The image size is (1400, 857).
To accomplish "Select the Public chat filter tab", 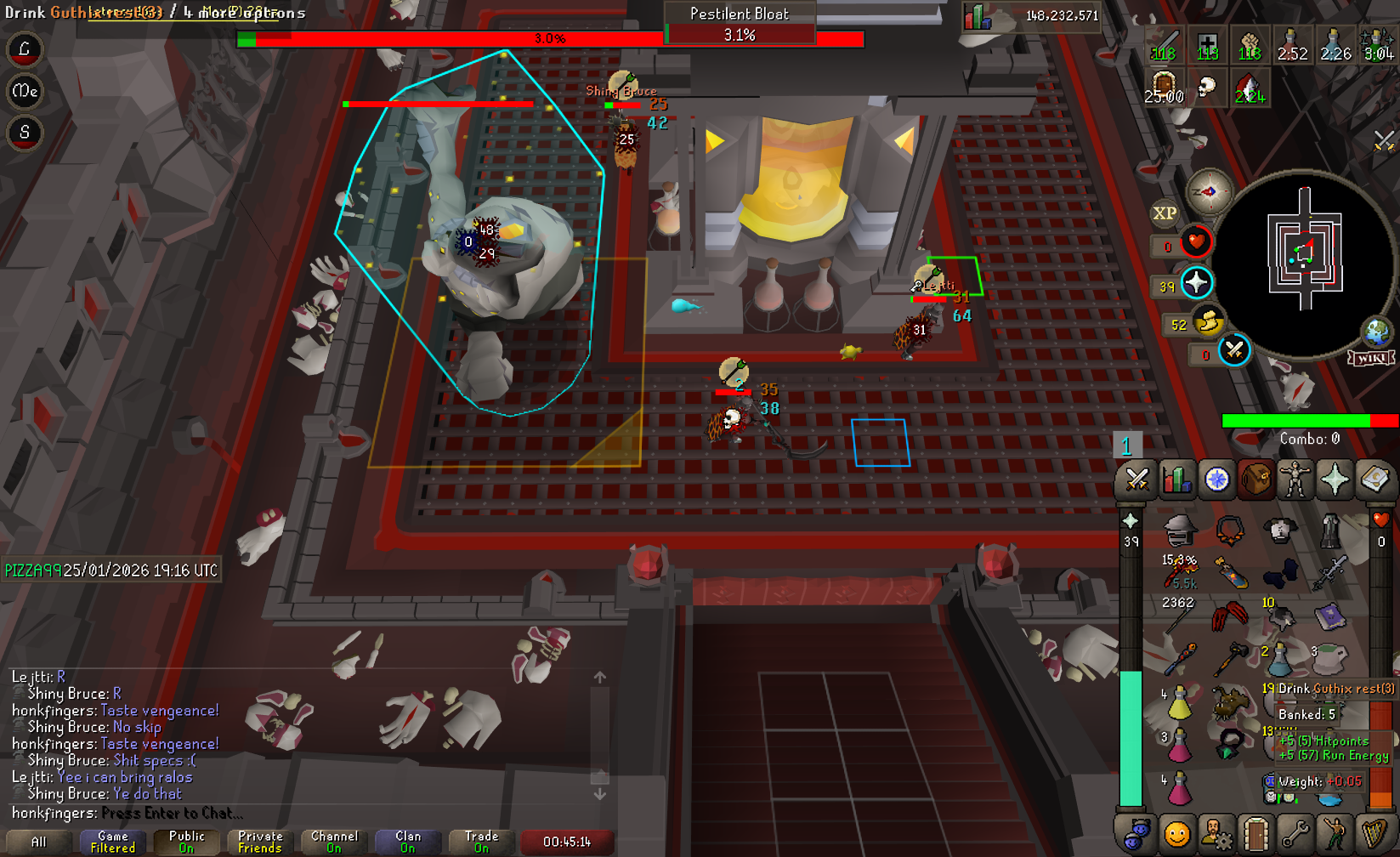I will (186, 842).
